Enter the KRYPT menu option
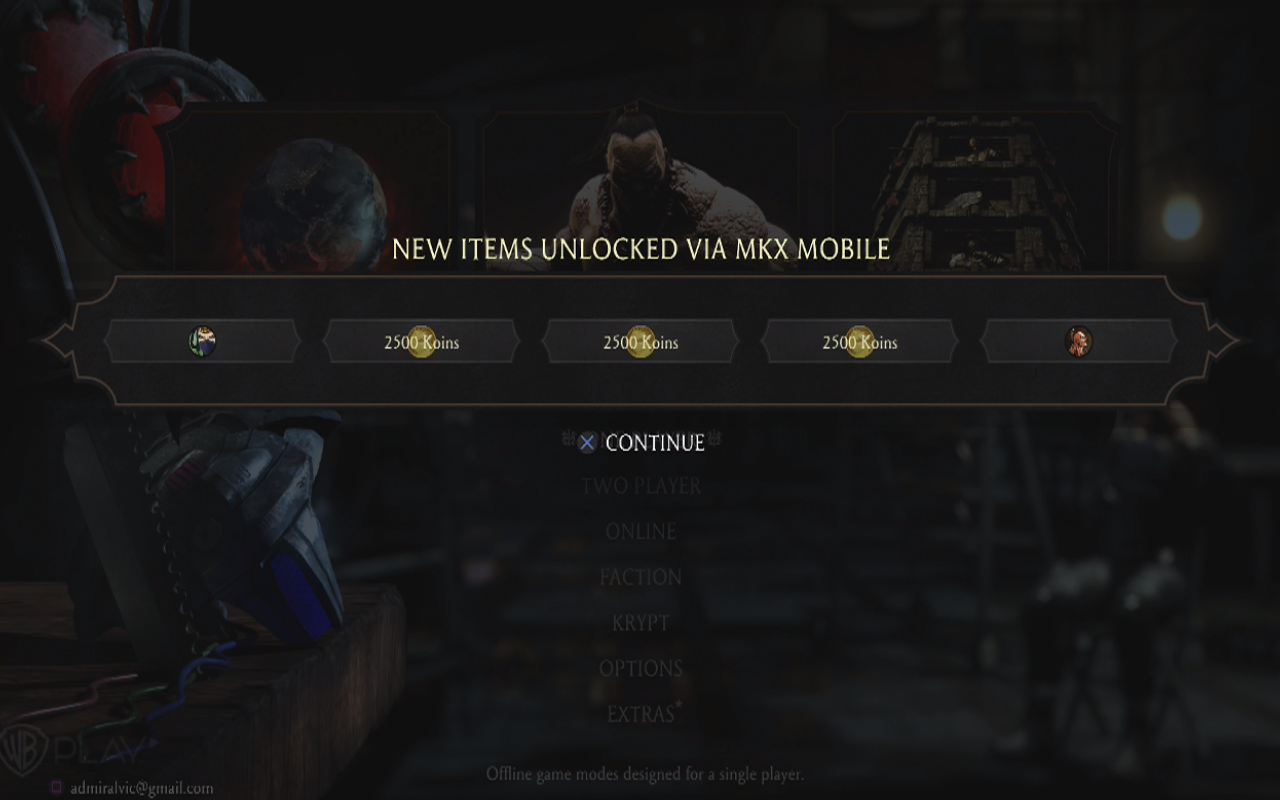Screen dimensions: 1280x800 tap(639, 622)
